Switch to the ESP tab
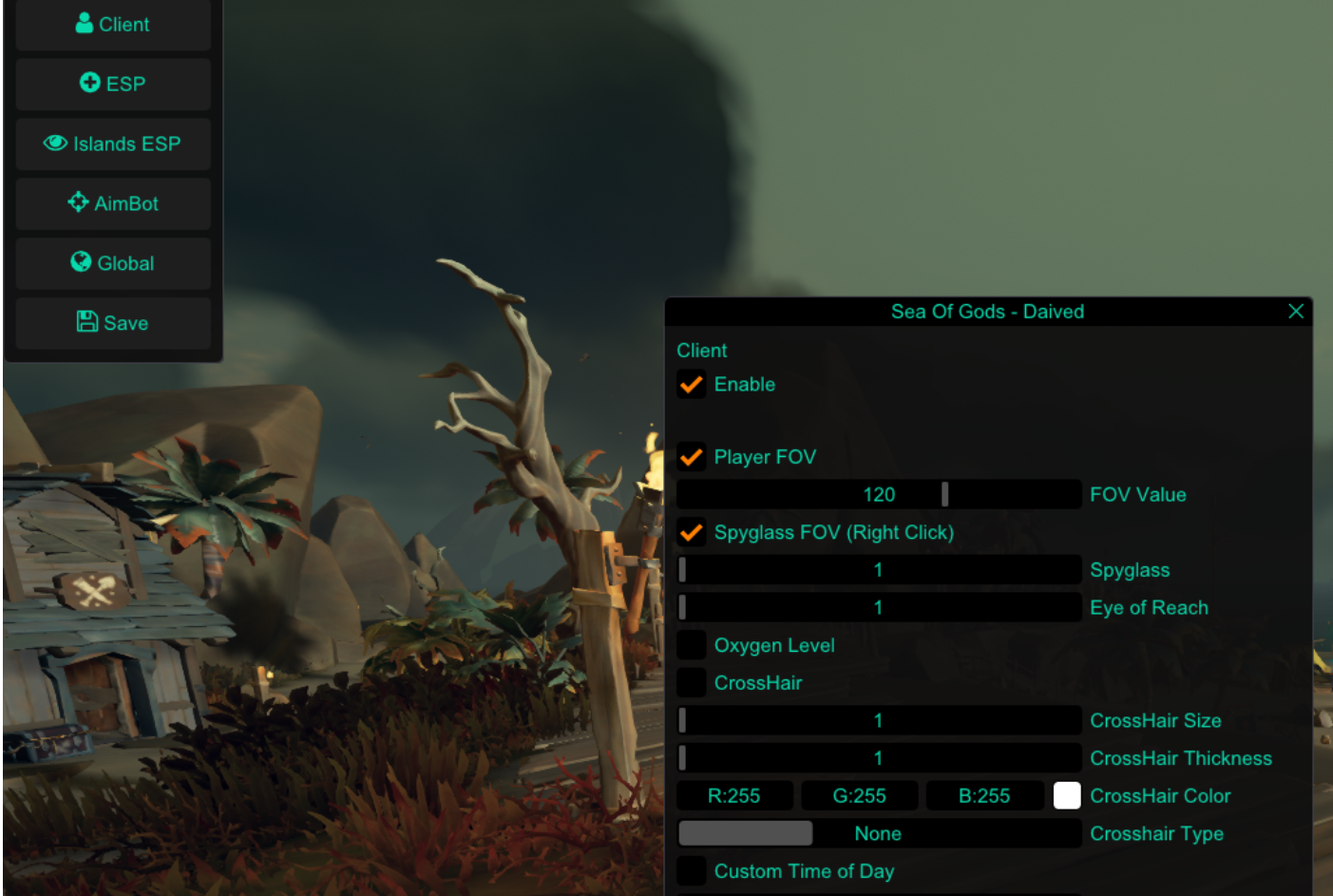Screen dimensions: 1333x896 pos(113,84)
